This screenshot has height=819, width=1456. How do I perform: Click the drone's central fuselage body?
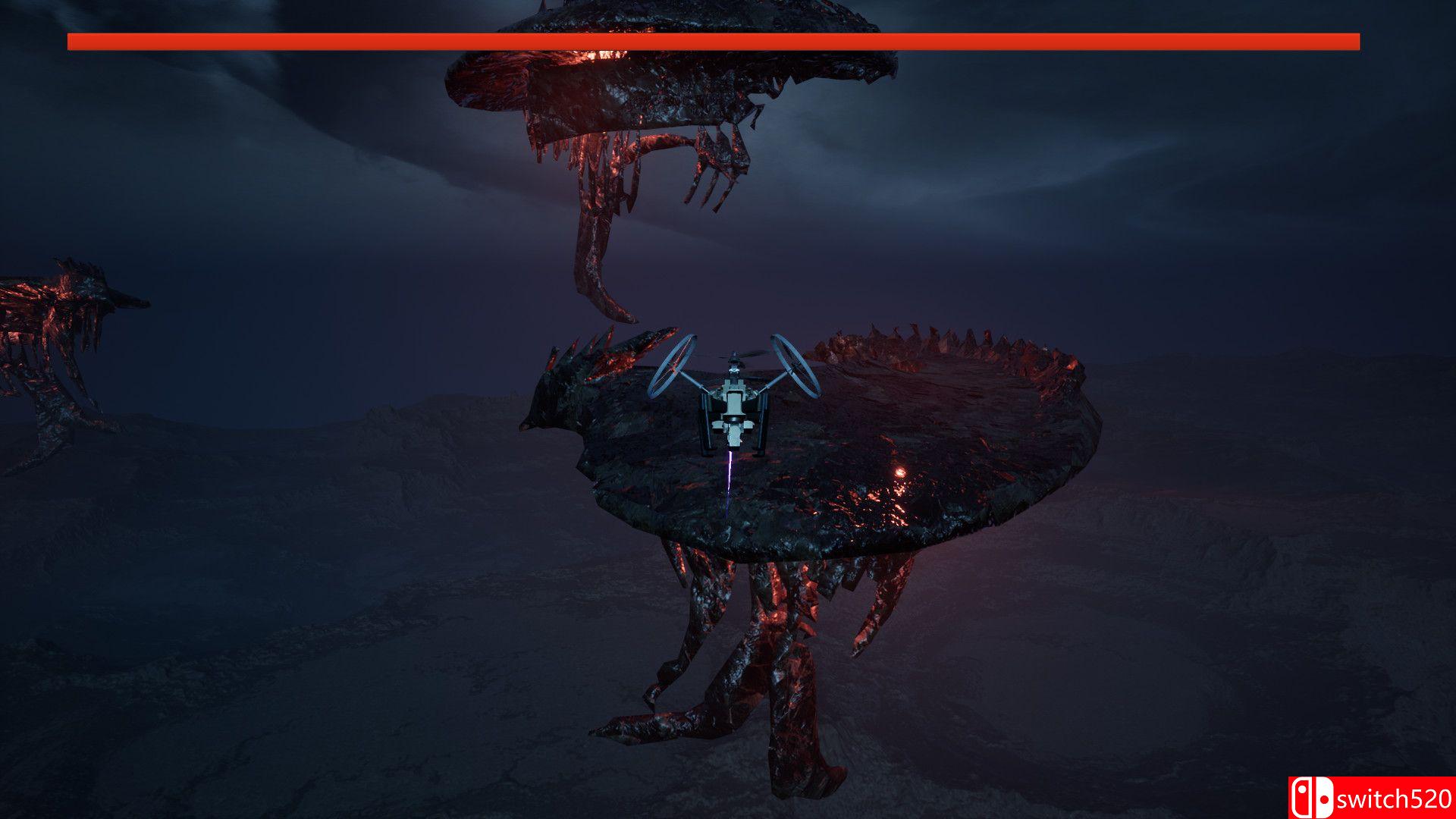[733, 402]
